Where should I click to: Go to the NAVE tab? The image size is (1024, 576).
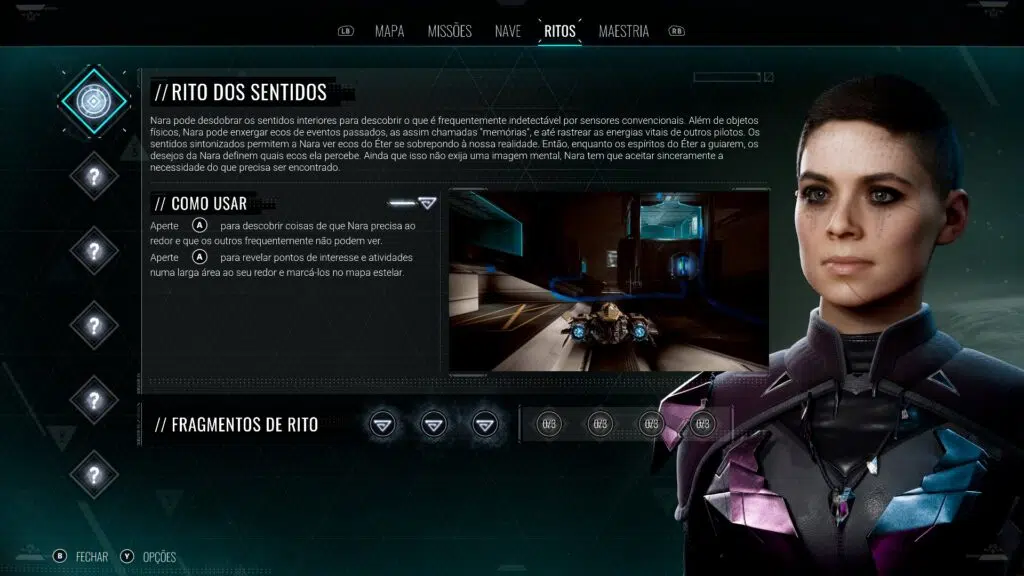(x=507, y=31)
